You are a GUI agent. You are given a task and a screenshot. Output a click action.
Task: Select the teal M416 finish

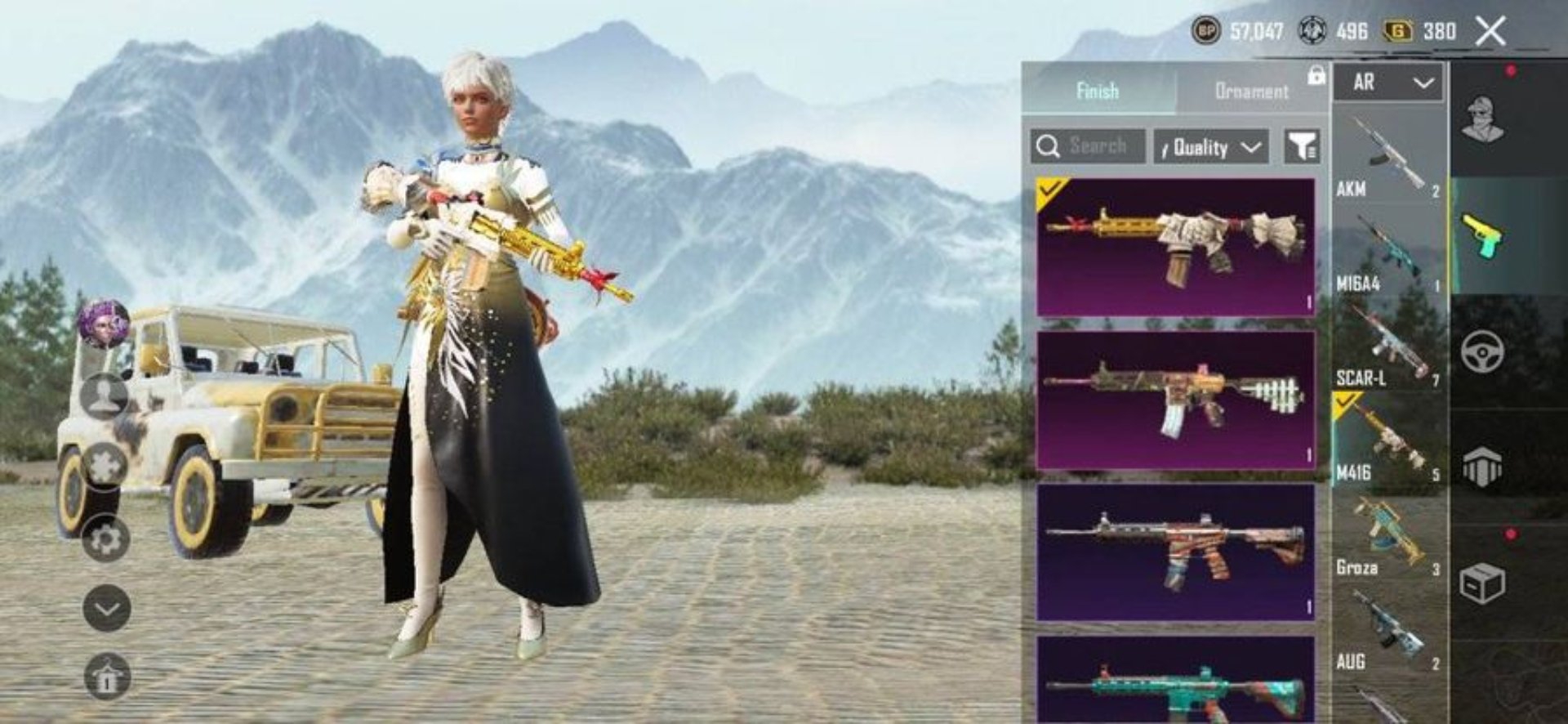click(1175, 682)
